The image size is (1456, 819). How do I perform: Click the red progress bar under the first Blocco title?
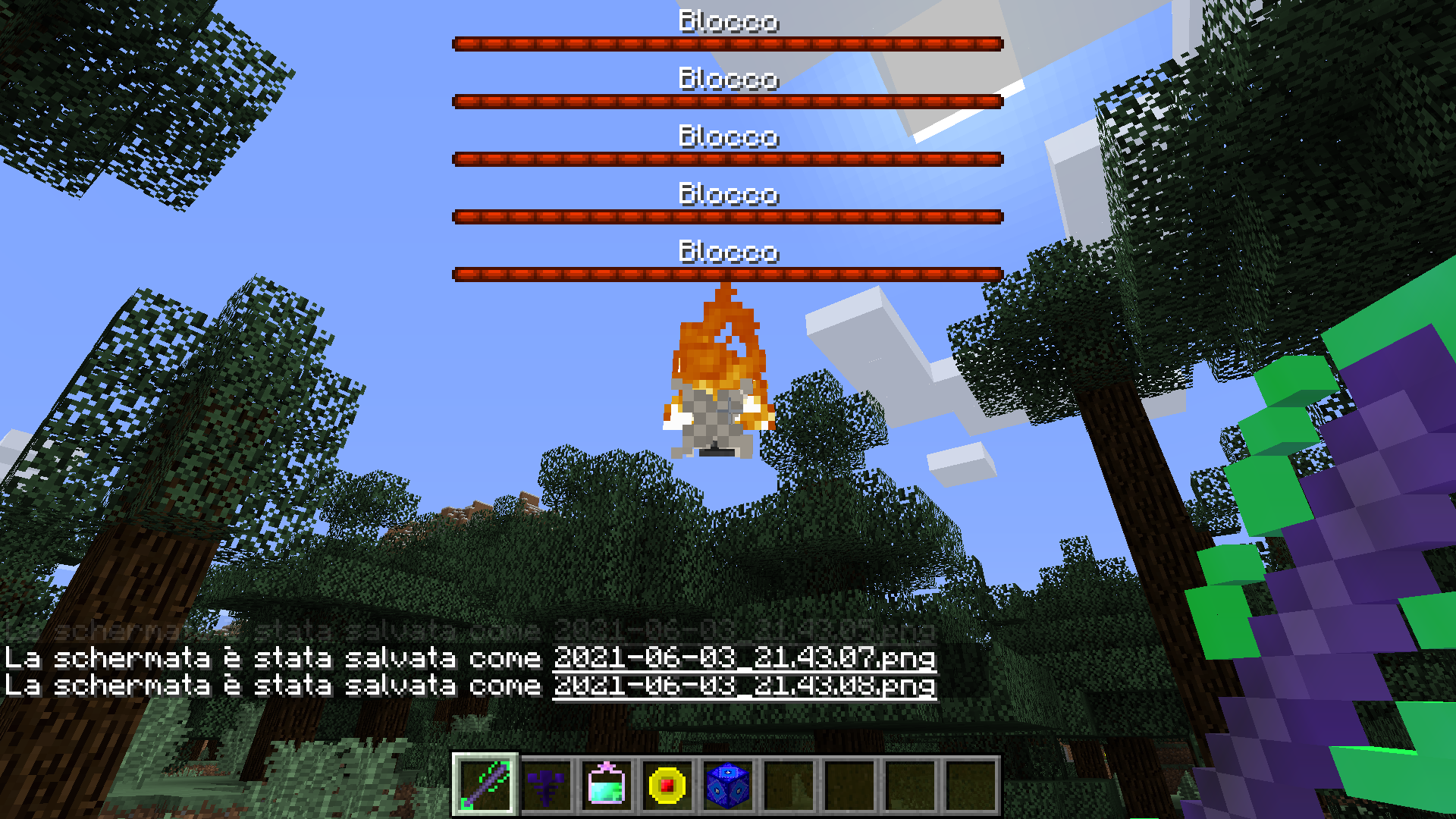coord(728,43)
